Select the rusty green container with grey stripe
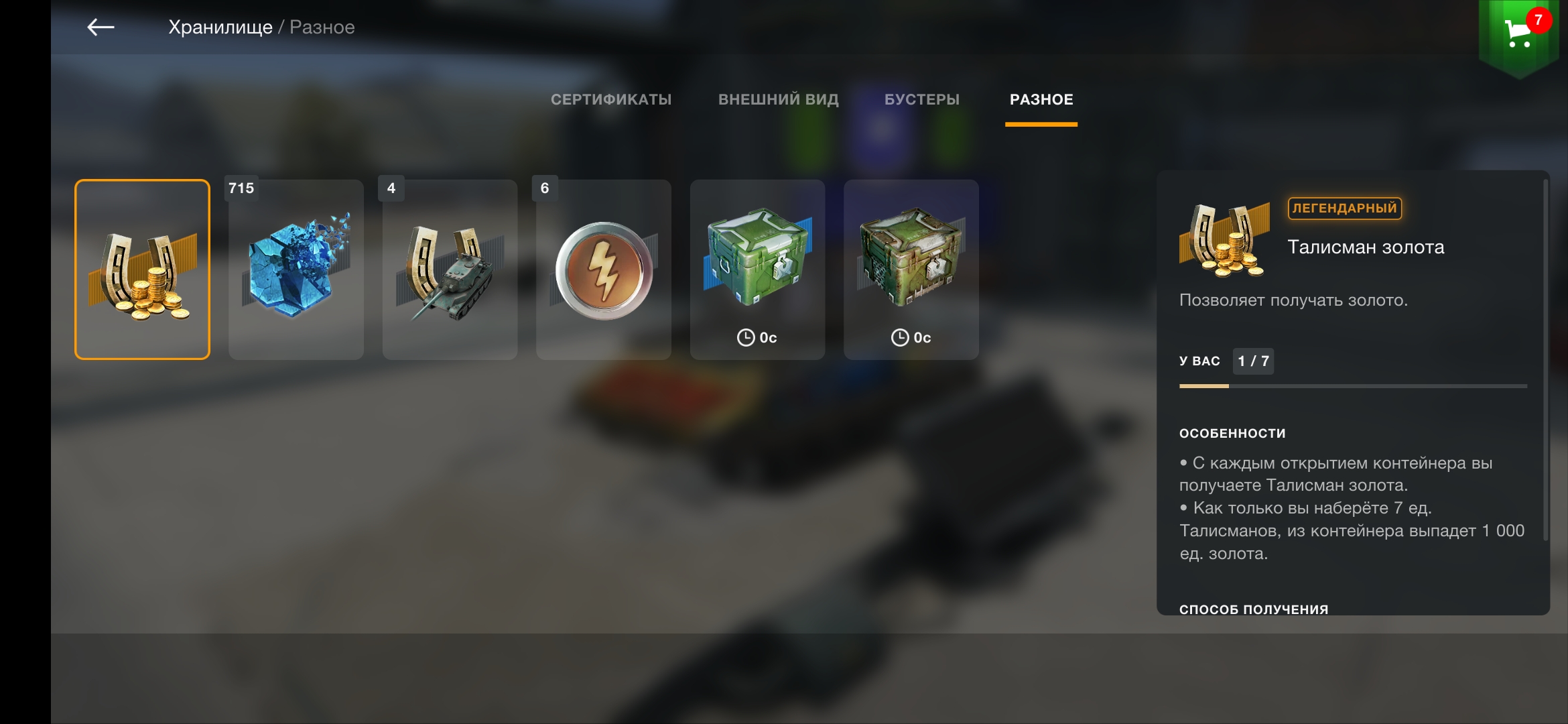Viewport: 1568px width, 724px height. pyautogui.click(x=911, y=269)
